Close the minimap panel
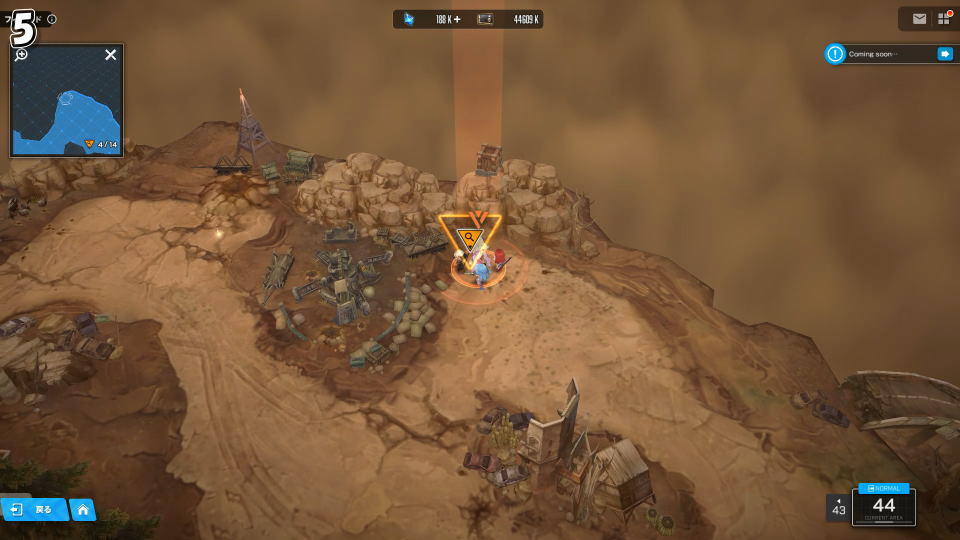 click(111, 55)
